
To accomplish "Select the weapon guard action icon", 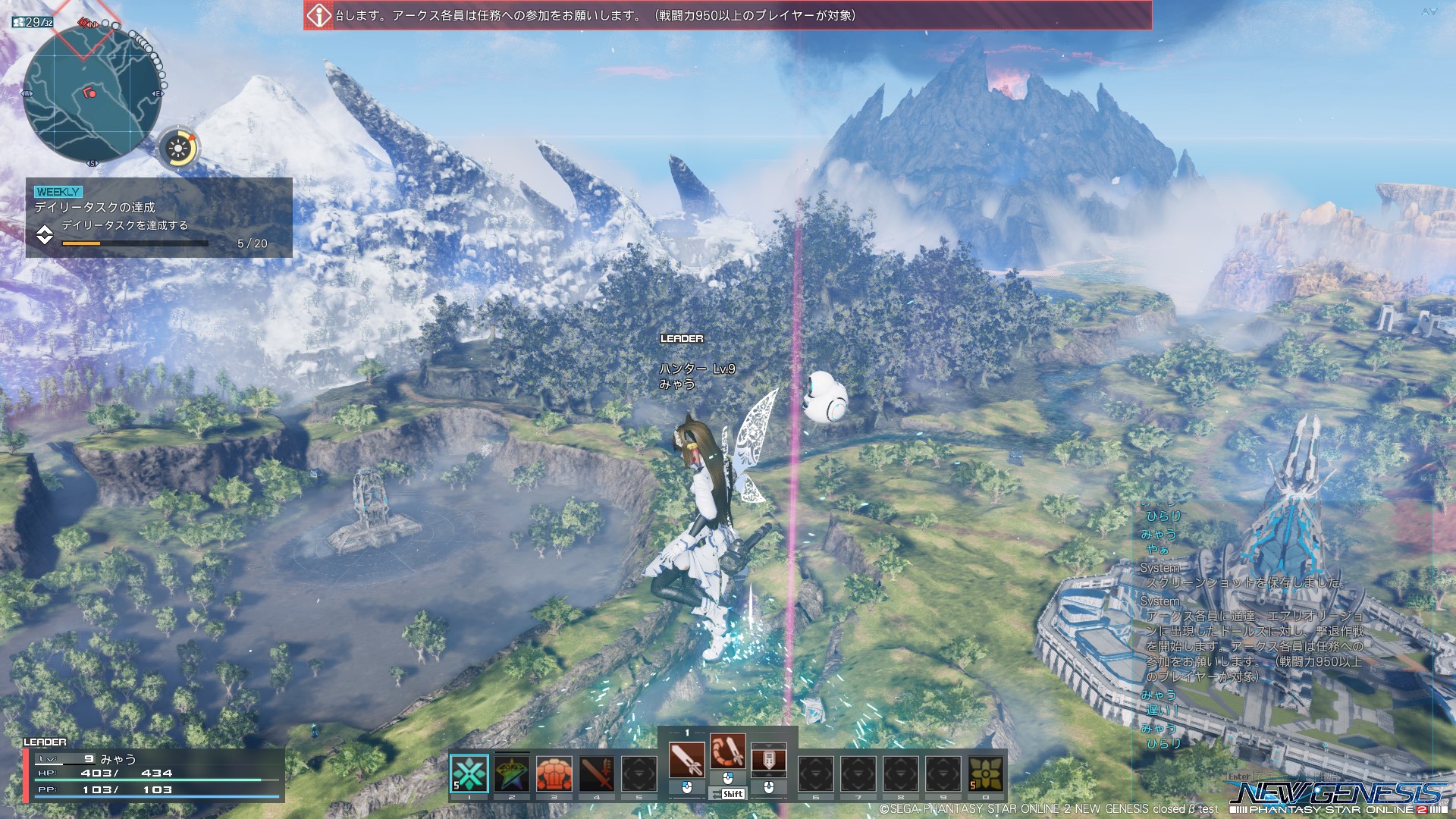I will (x=768, y=760).
